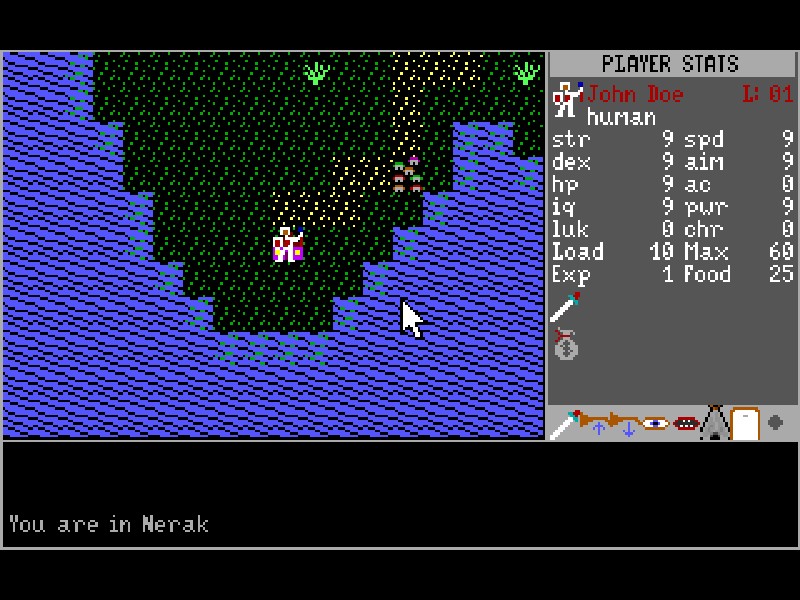Image resolution: width=800 pixels, height=600 pixels.
Task: Activate the mouth talk command
Action: pos(685,424)
